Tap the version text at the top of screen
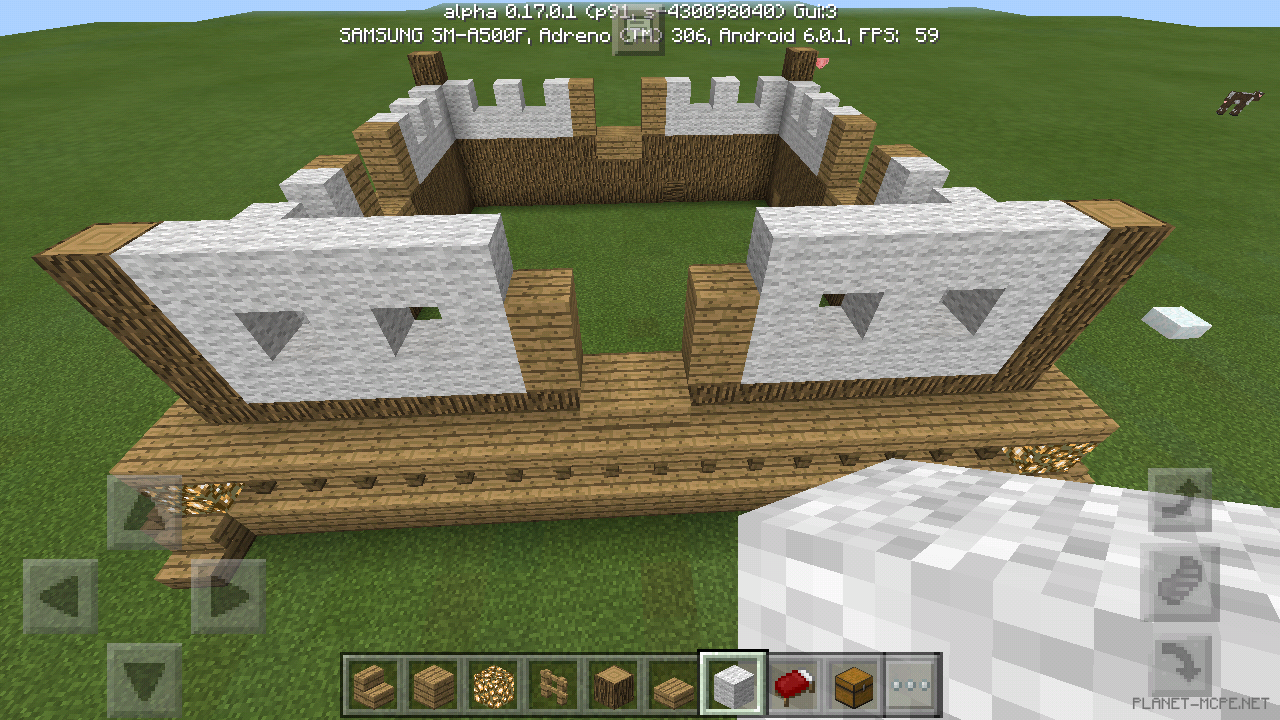1280x720 pixels. click(x=640, y=11)
